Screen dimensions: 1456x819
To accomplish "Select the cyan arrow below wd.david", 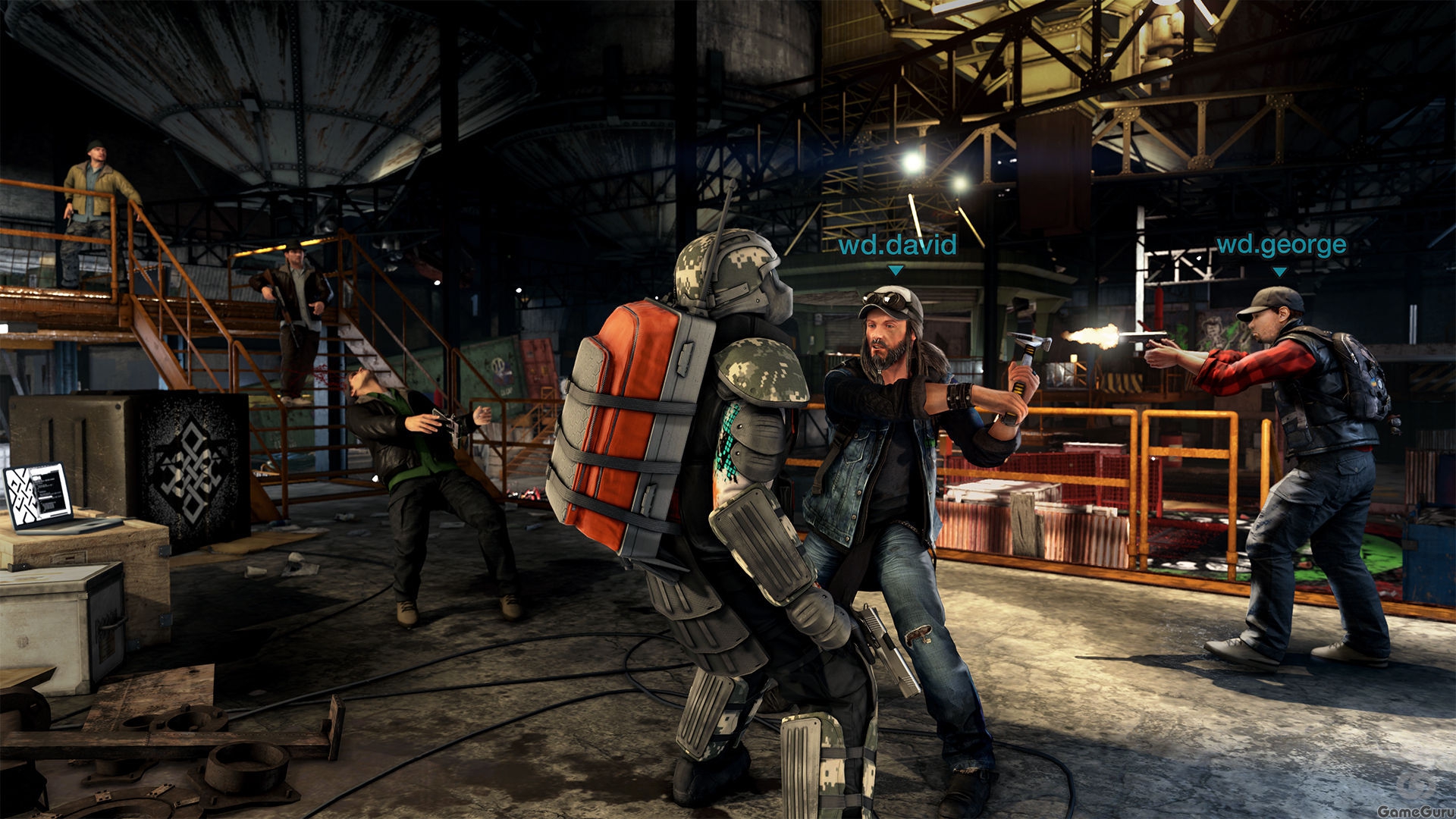I will [895, 268].
